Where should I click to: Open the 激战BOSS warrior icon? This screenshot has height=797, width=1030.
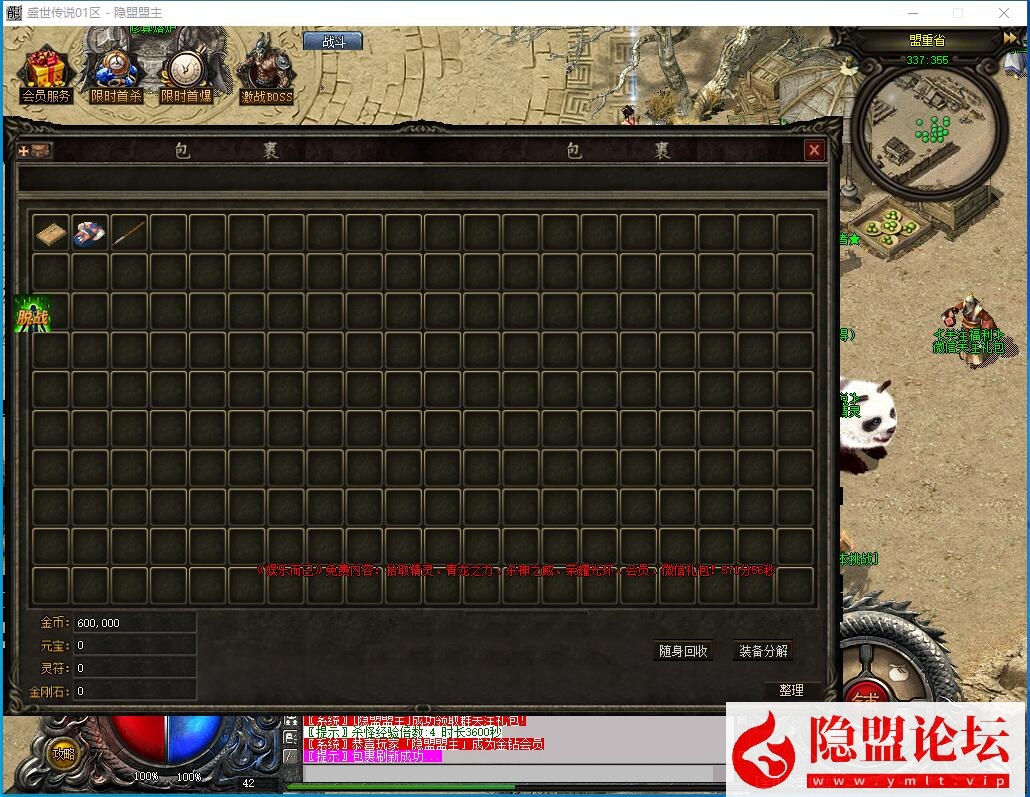[266, 74]
